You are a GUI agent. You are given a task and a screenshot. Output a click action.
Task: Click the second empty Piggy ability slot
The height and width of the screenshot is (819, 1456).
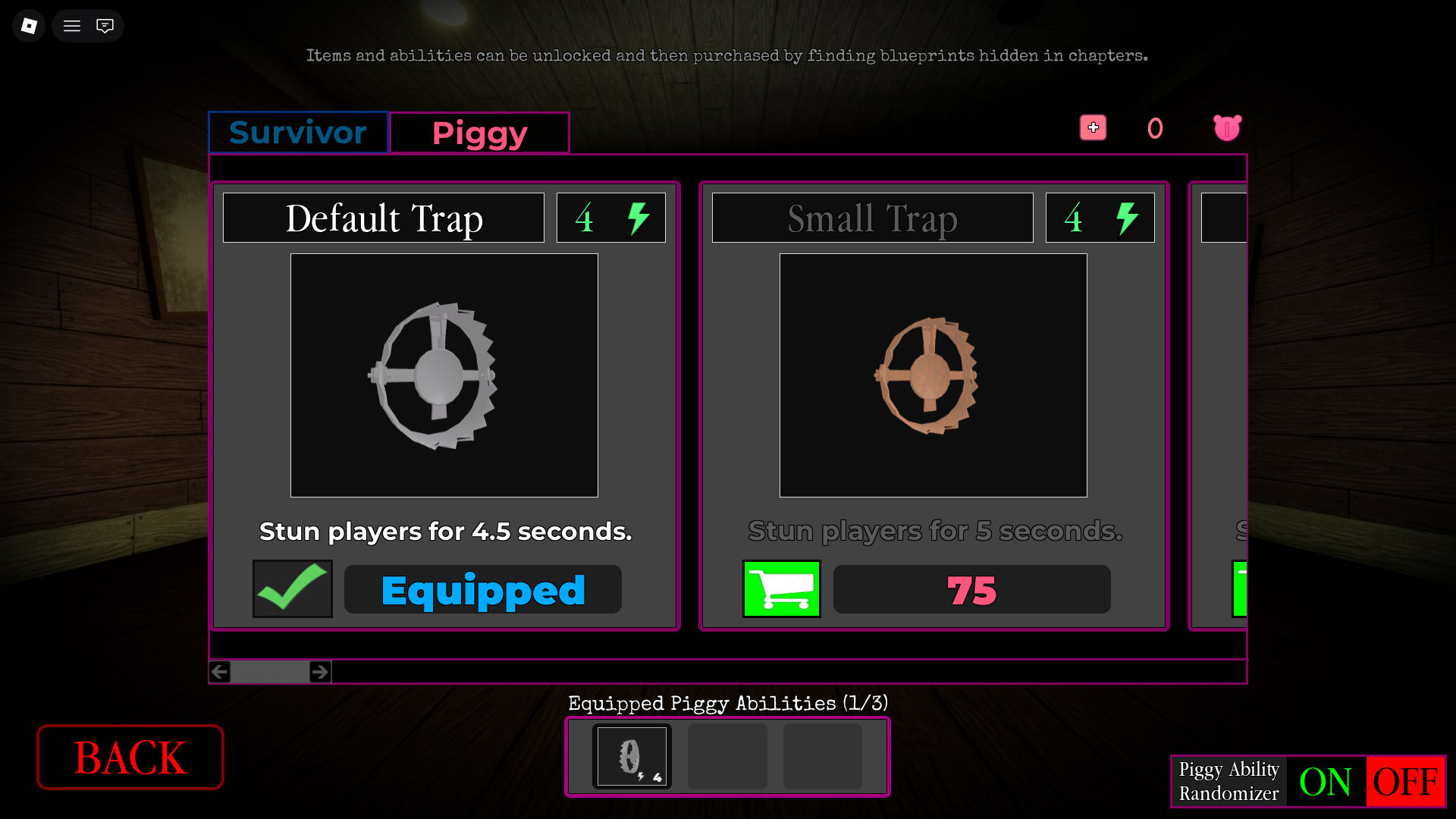click(726, 755)
